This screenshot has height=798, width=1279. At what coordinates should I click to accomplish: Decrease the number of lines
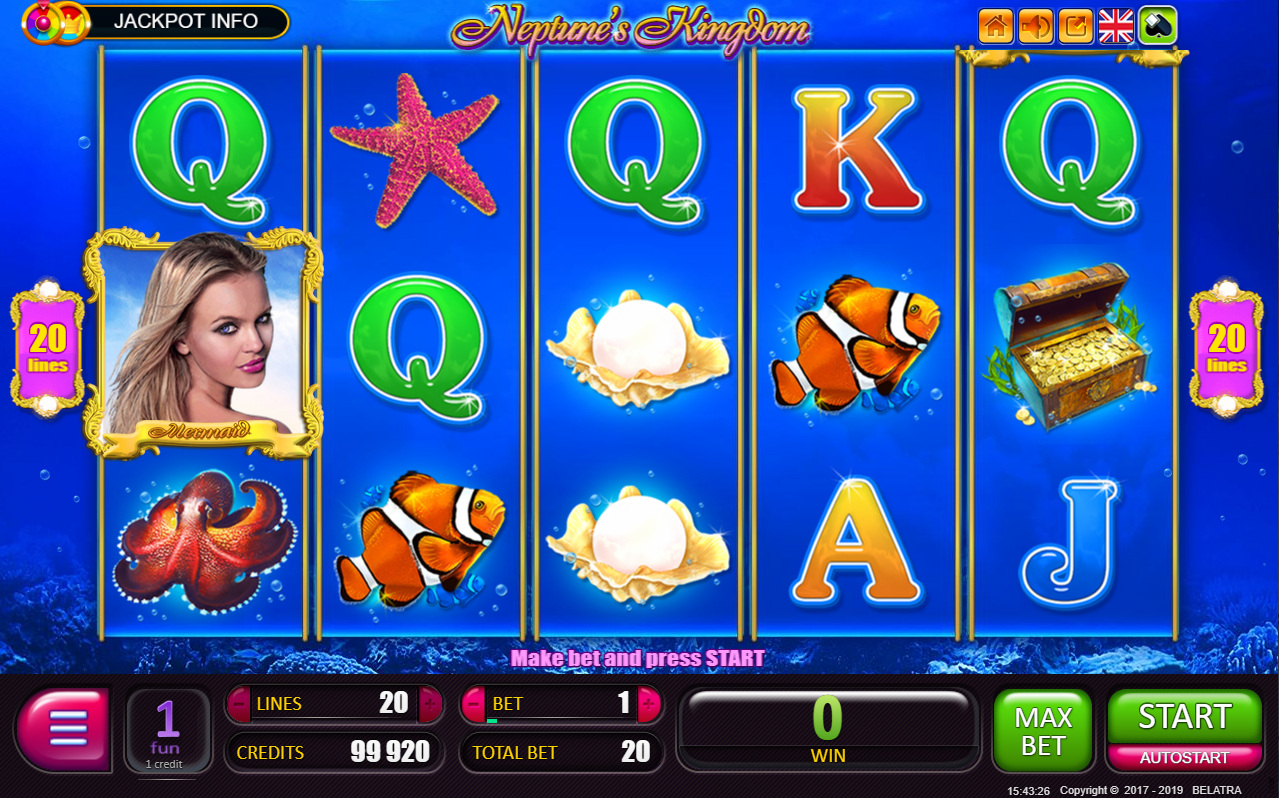[240, 704]
